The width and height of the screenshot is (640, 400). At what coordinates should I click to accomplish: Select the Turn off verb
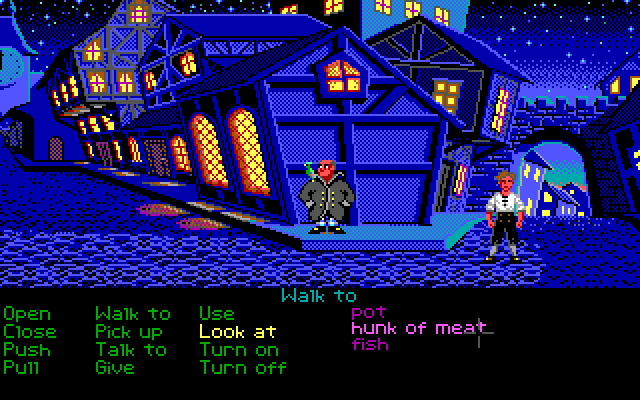pyautogui.click(x=243, y=367)
